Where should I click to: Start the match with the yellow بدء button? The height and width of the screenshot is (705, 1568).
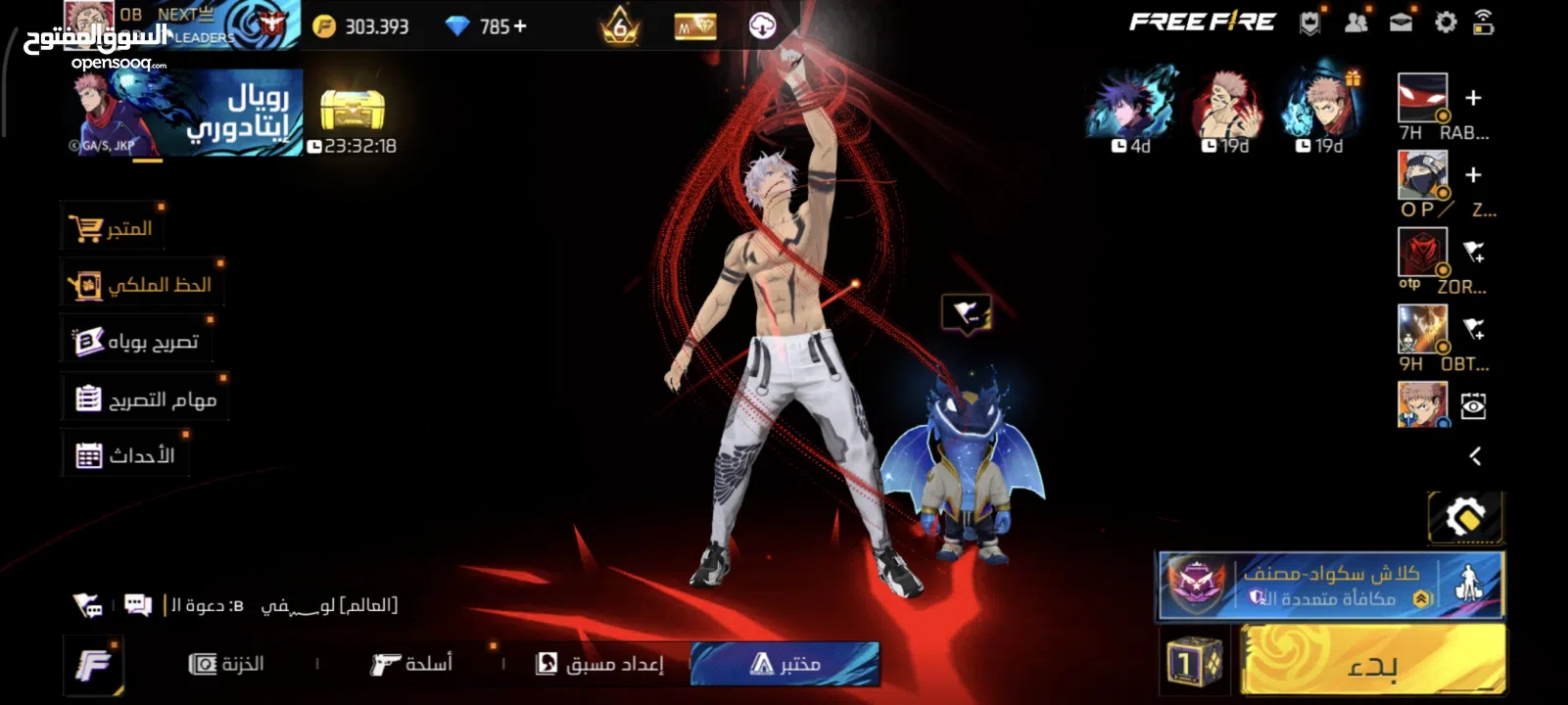[1372, 663]
